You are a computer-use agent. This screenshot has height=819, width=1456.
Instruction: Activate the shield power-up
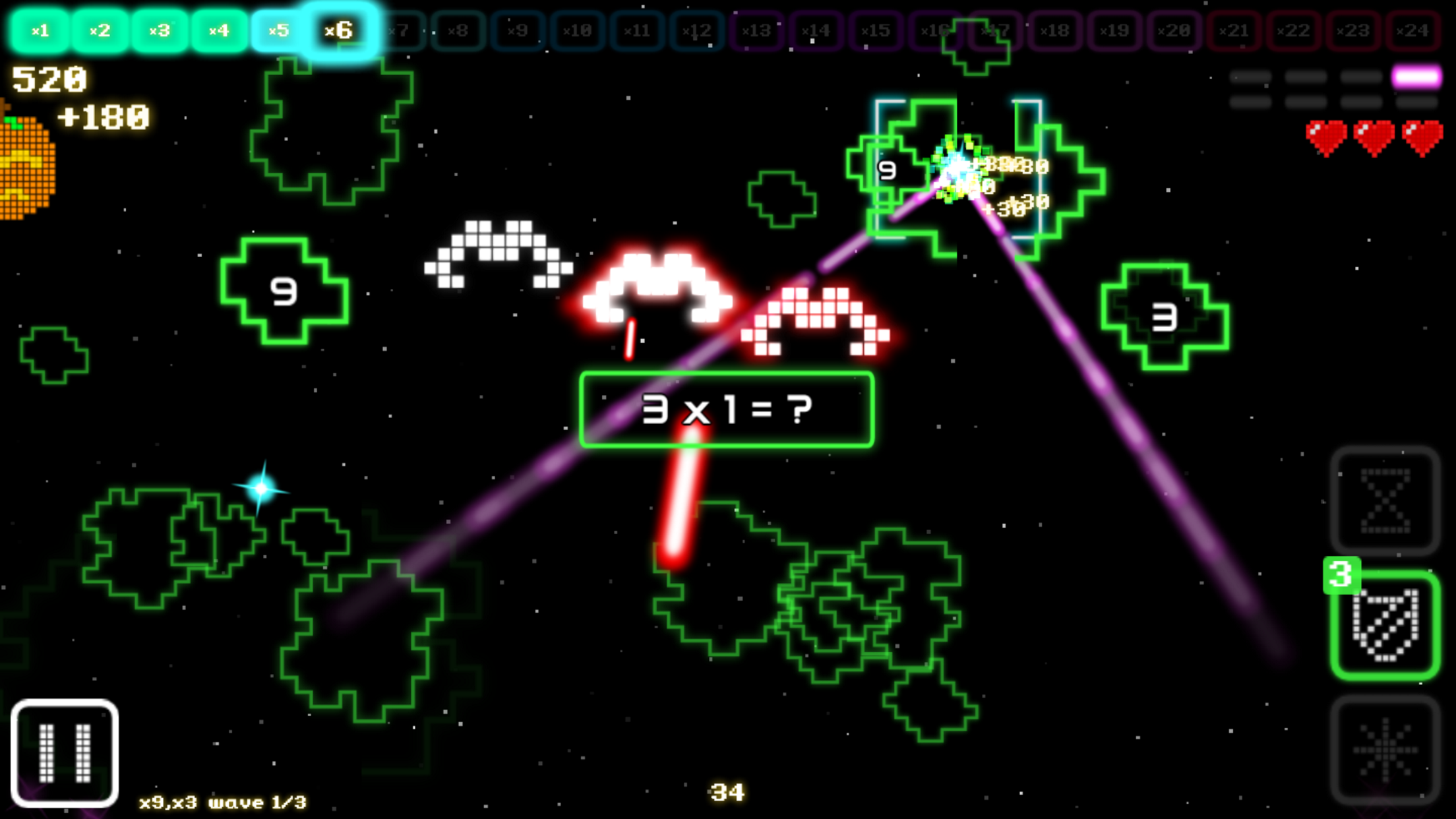point(1385,625)
